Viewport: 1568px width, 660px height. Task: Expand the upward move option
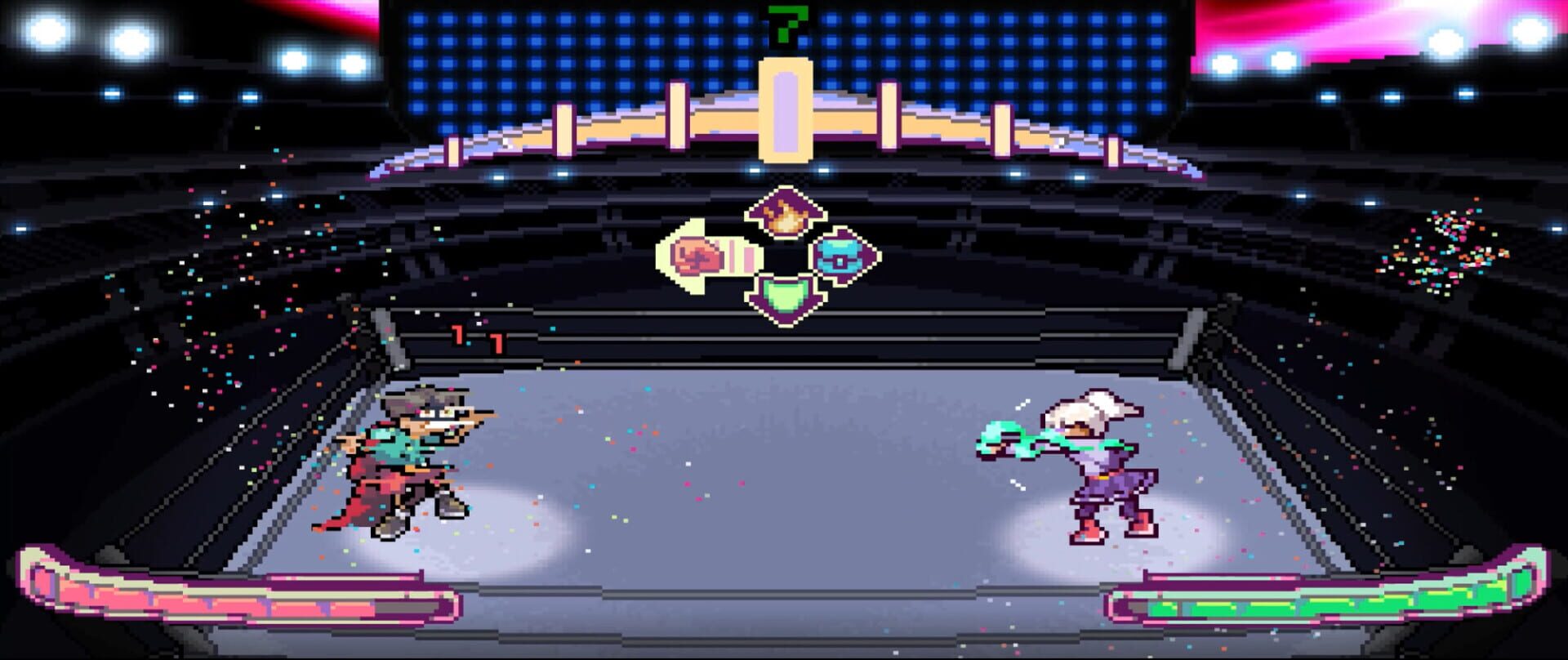click(x=786, y=214)
